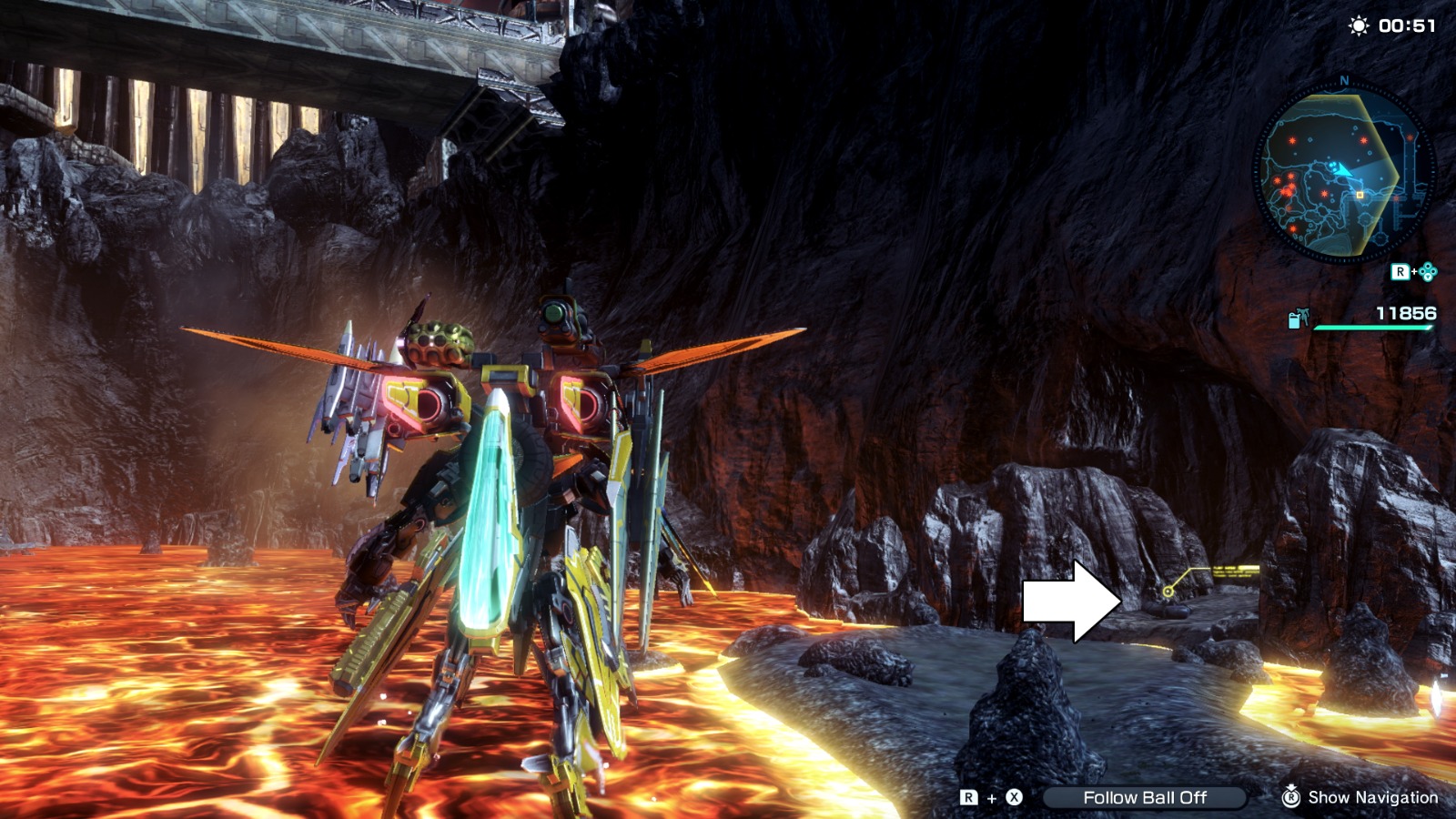Click the yellow square destination marker on the minimap
Viewport: 1456px width, 819px height.
tap(1360, 195)
